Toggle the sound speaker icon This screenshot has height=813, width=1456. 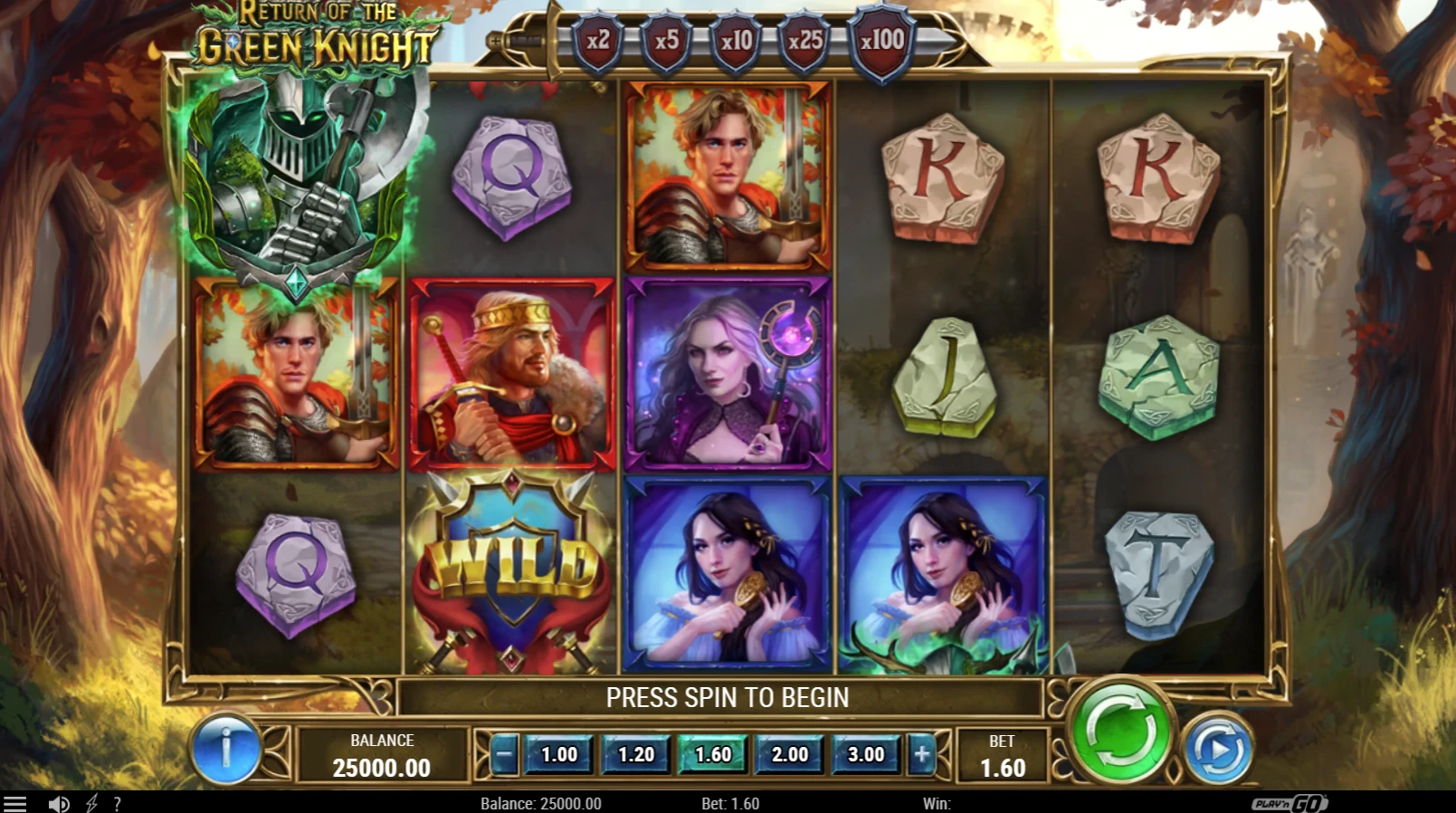click(x=59, y=804)
